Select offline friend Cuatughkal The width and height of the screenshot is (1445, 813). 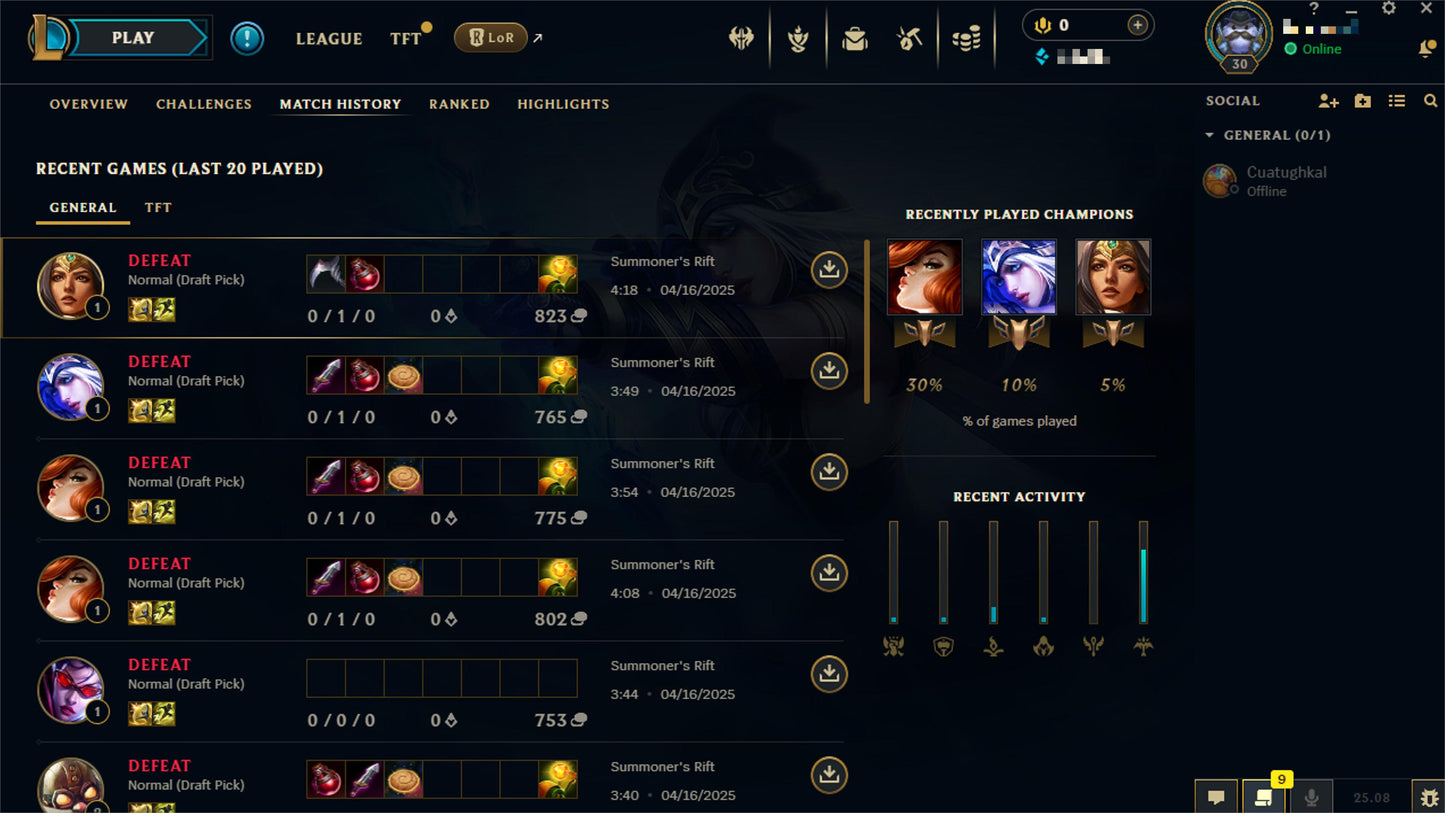(x=1286, y=180)
